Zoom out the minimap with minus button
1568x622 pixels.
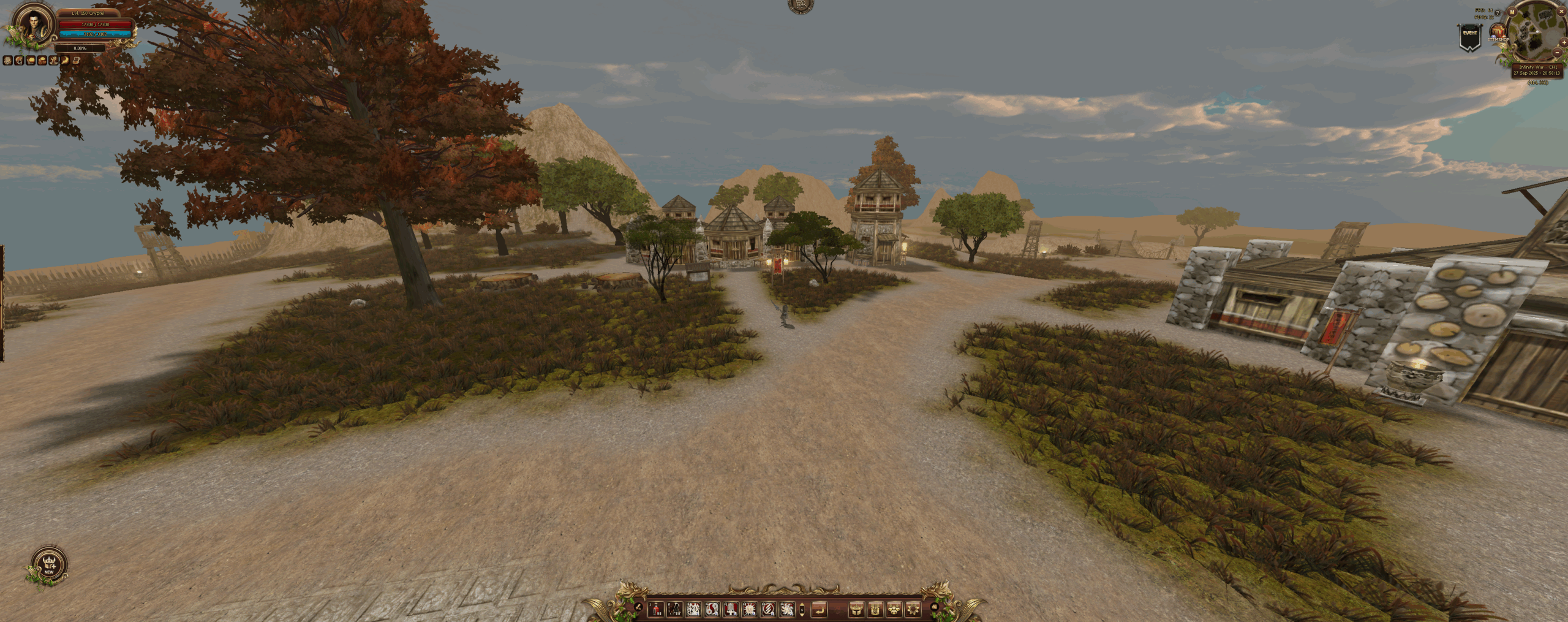coord(1558,53)
